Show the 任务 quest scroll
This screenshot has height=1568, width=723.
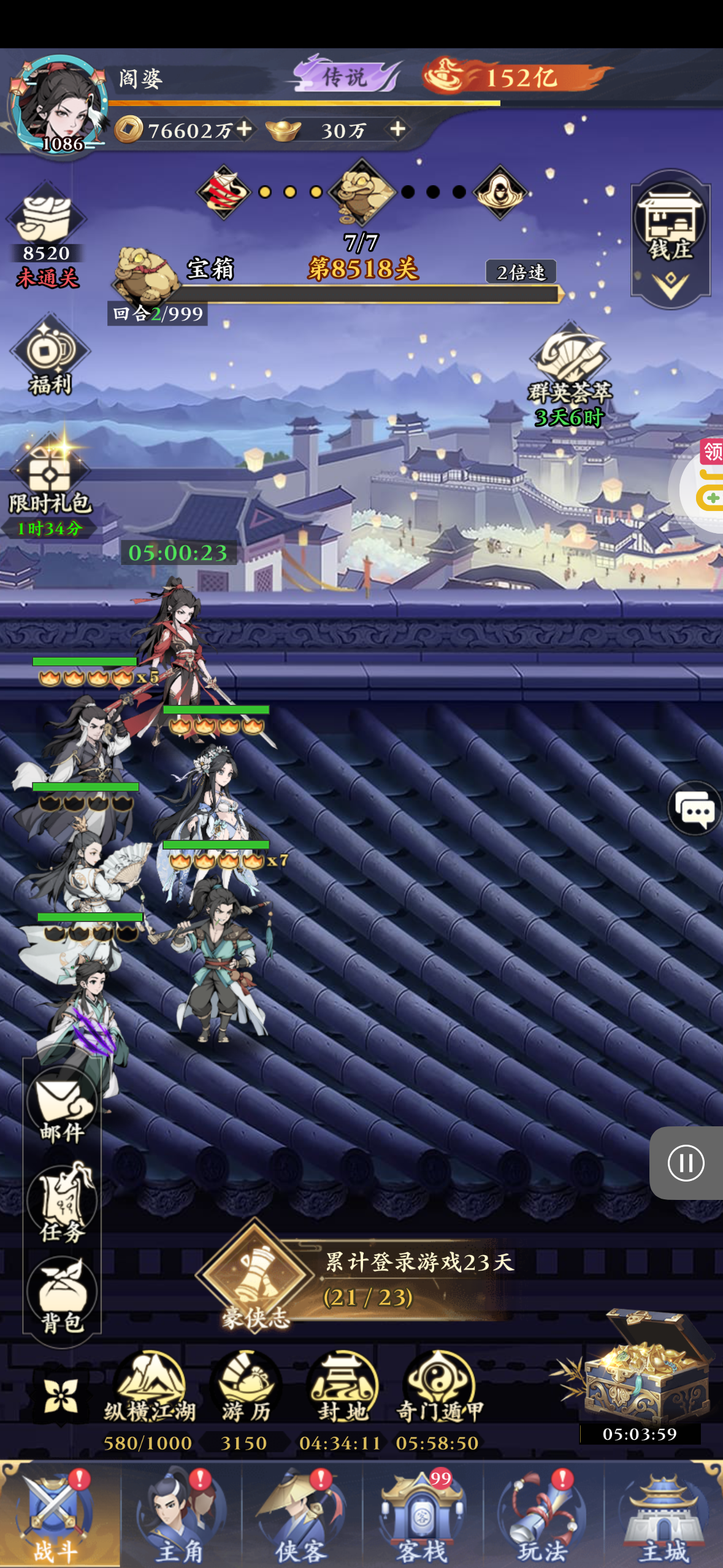62,1204
